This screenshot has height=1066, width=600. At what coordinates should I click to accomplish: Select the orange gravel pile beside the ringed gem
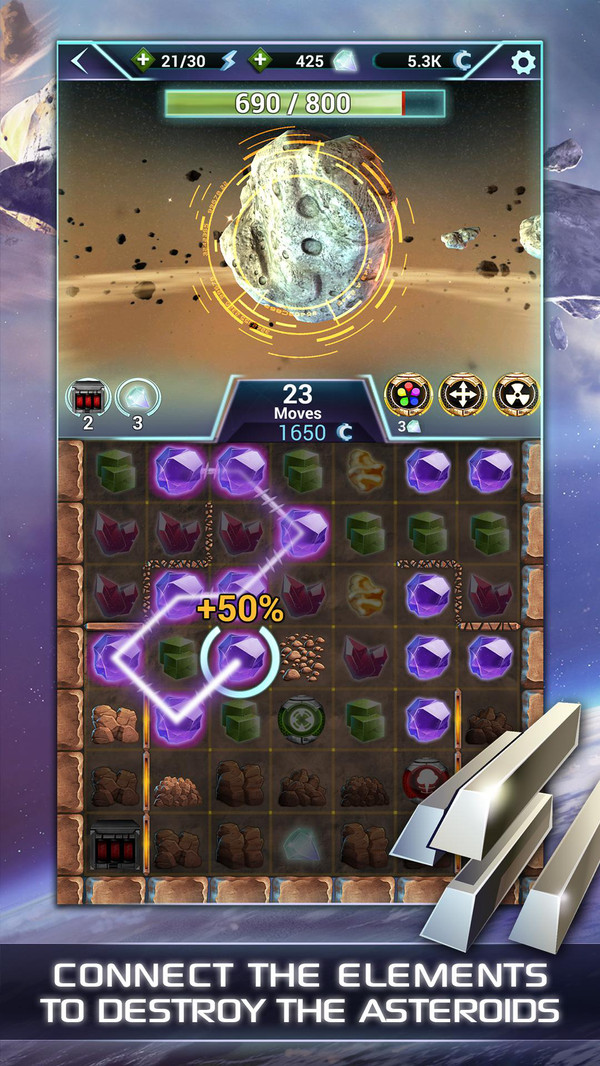pos(301,657)
